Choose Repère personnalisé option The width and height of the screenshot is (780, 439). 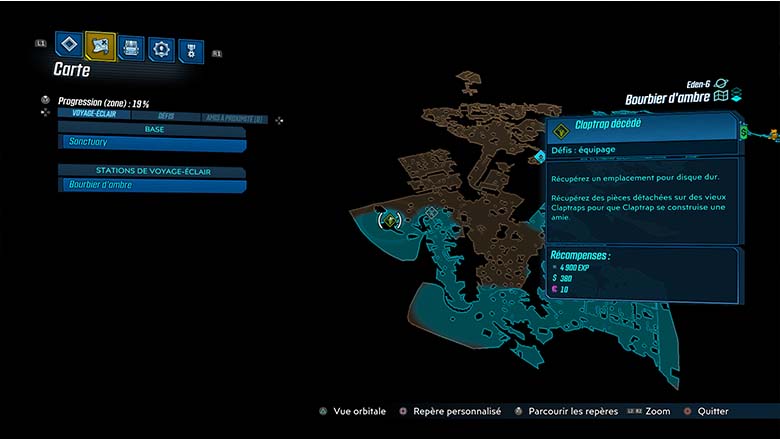pos(448,411)
